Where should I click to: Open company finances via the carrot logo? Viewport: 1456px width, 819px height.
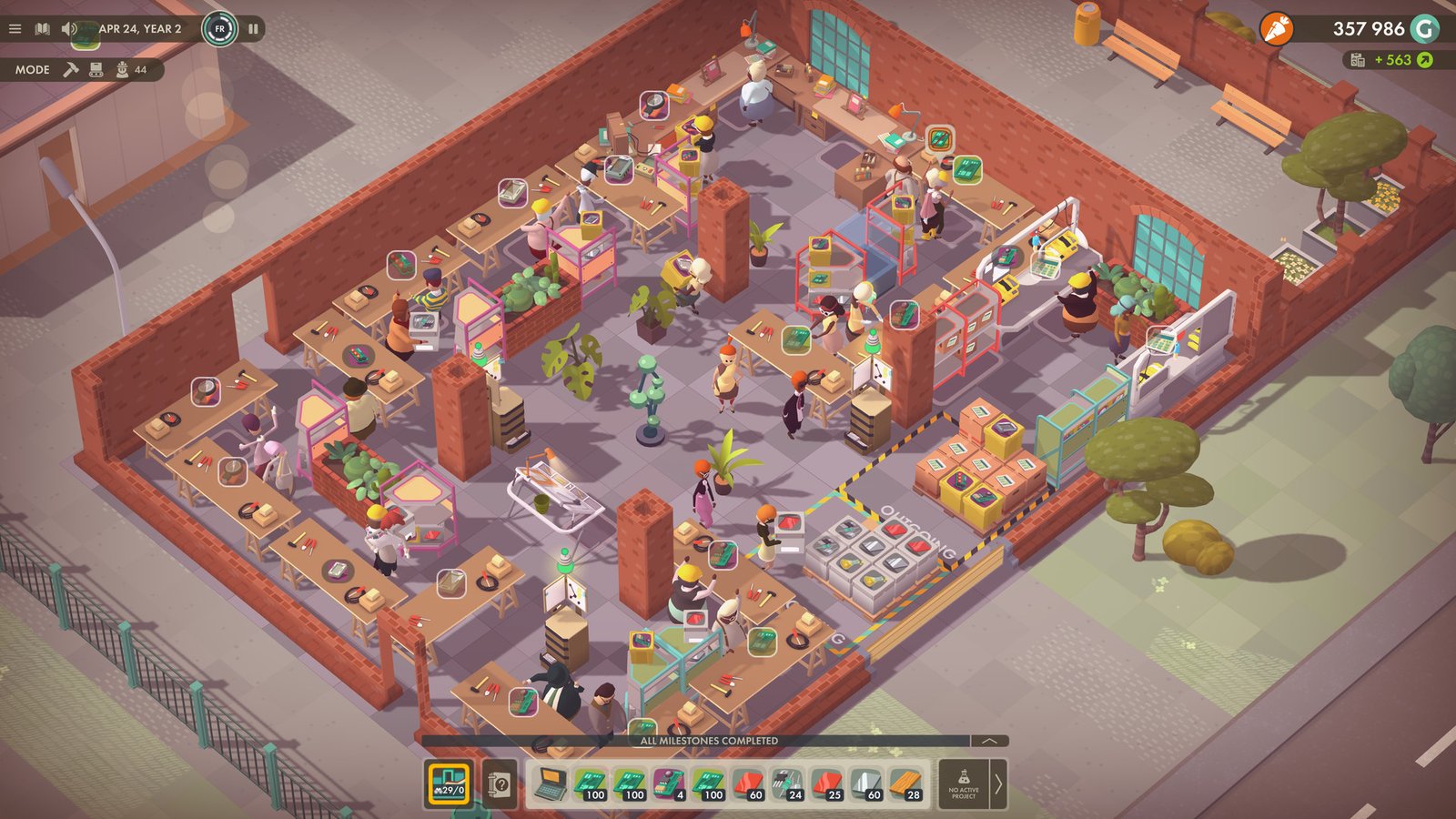(1279, 28)
